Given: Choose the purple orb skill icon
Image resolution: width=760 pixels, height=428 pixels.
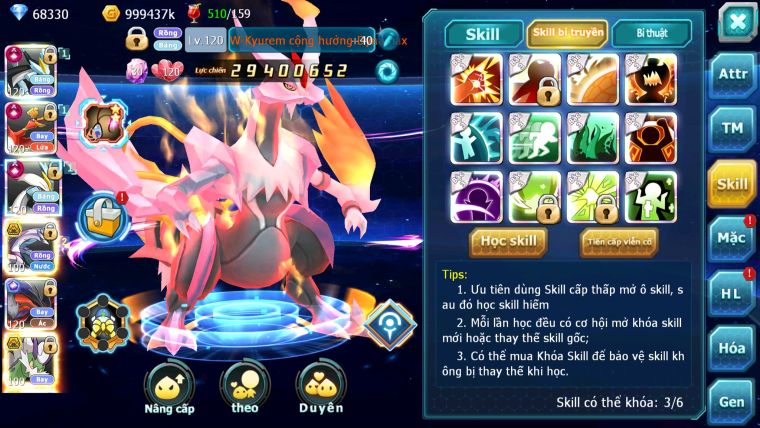Looking at the screenshot, I should (x=477, y=196).
